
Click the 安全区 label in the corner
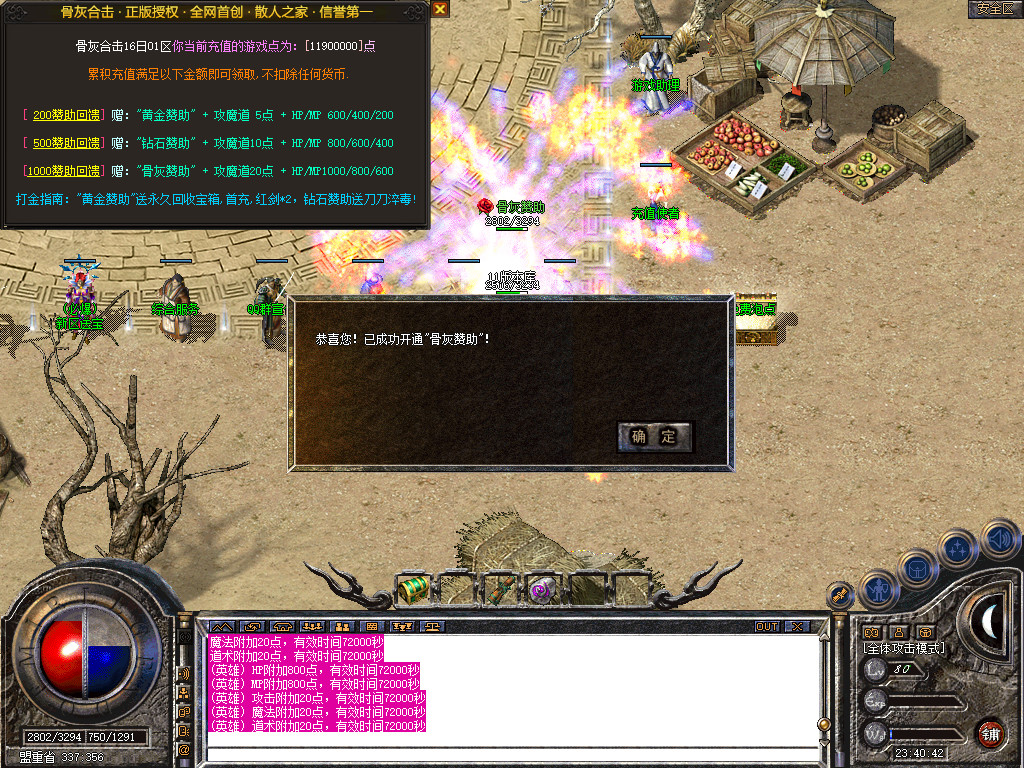[995, 9]
